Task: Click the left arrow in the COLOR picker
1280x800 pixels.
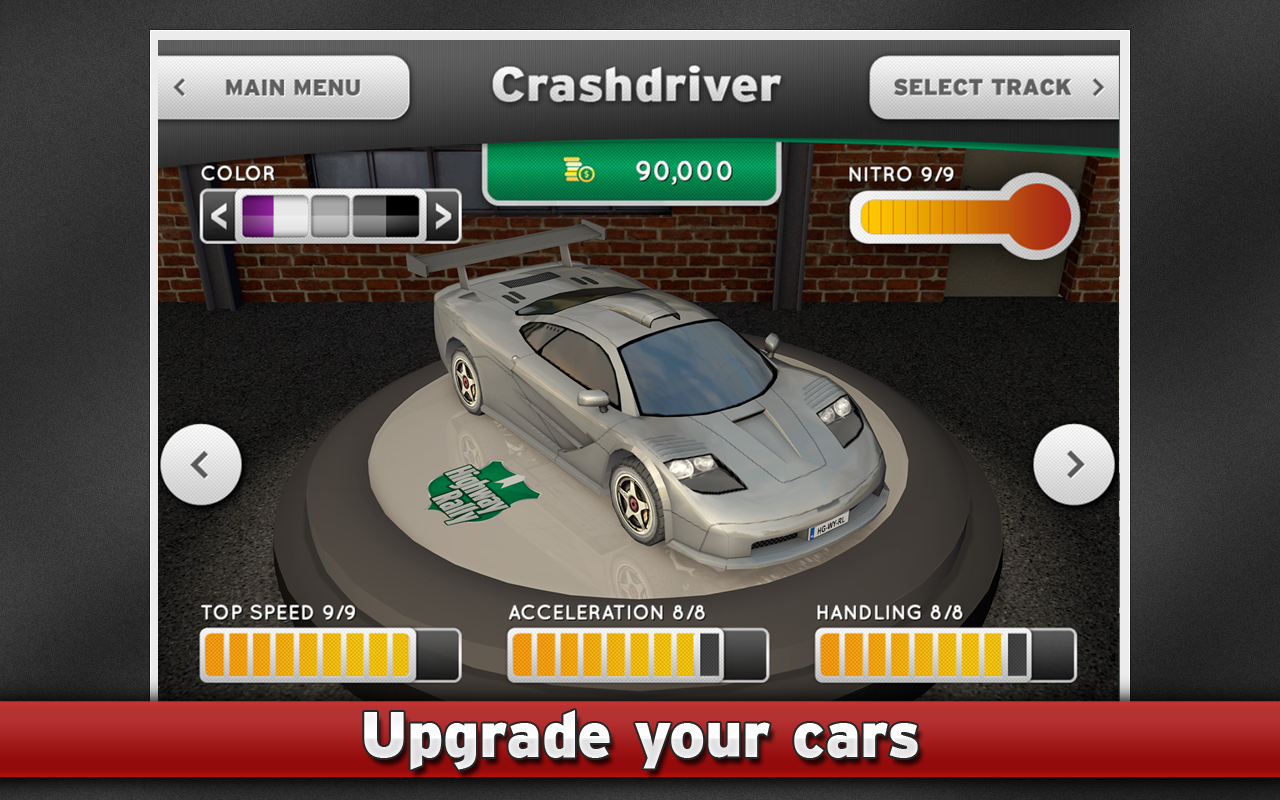Action: (x=219, y=215)
